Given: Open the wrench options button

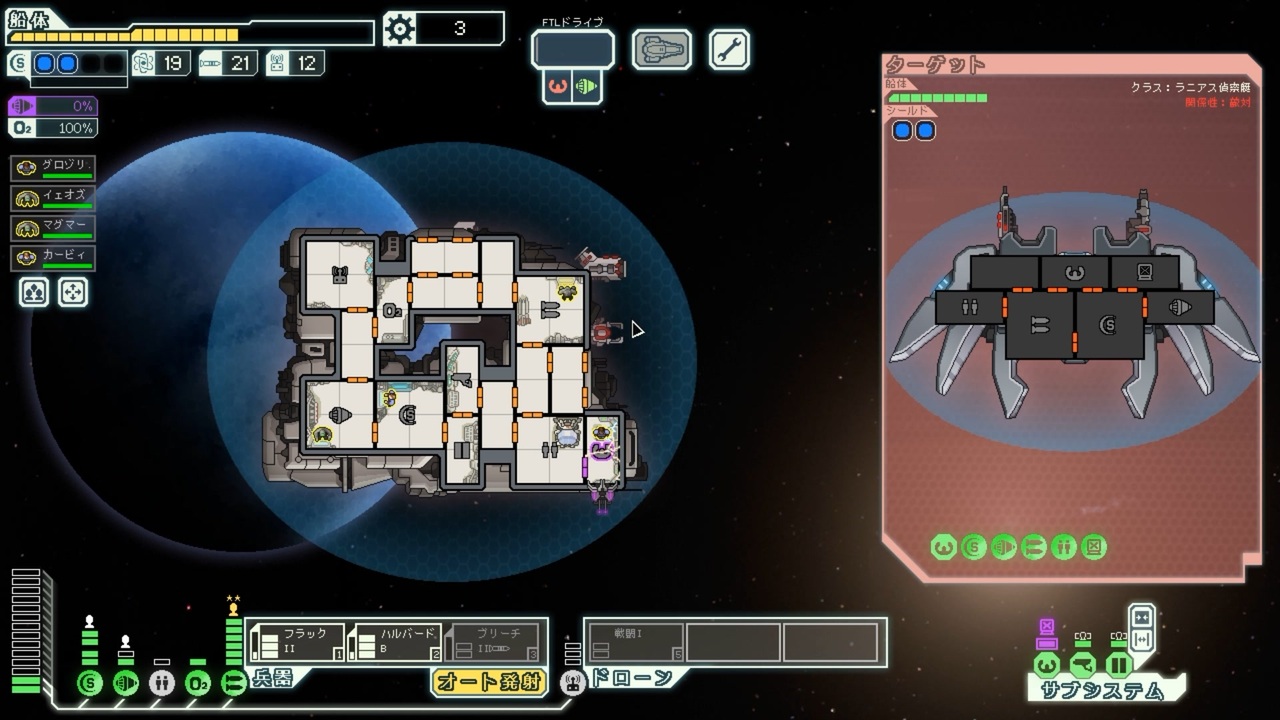Looking at the screenshot, I should click(x=729, y=49).
